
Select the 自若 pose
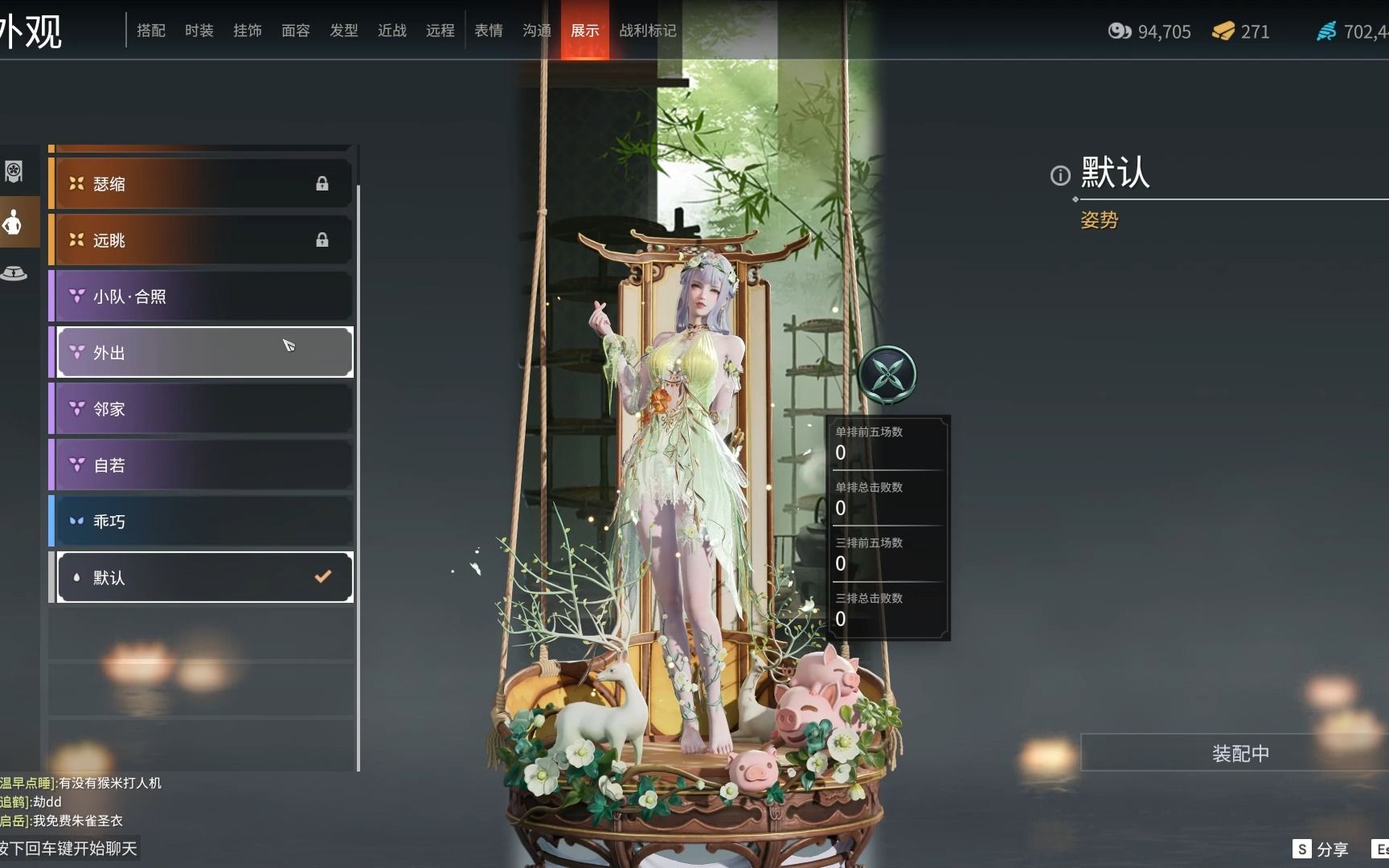201,465
